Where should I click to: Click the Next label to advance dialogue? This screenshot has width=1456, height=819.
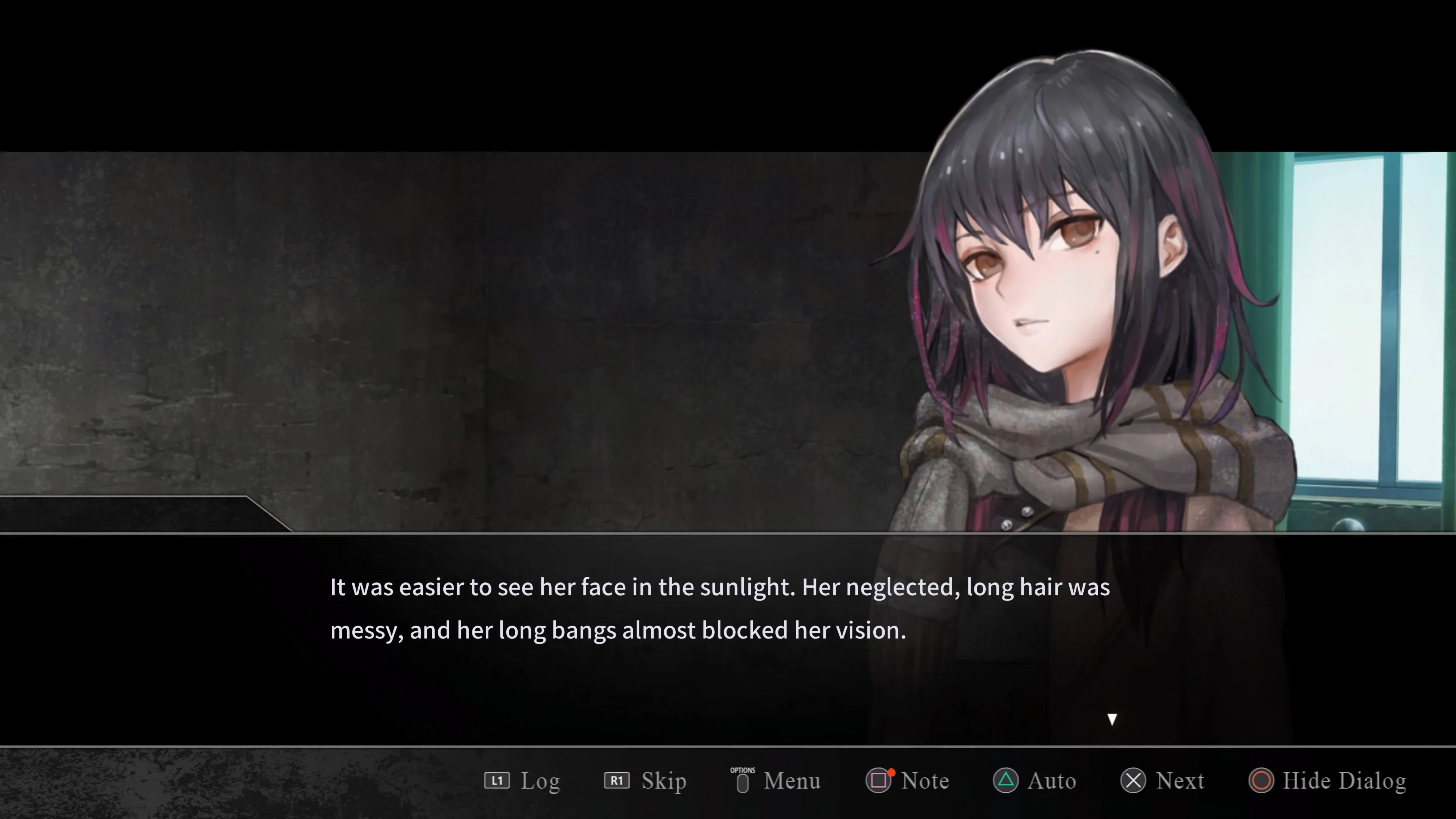[1181, 781]
